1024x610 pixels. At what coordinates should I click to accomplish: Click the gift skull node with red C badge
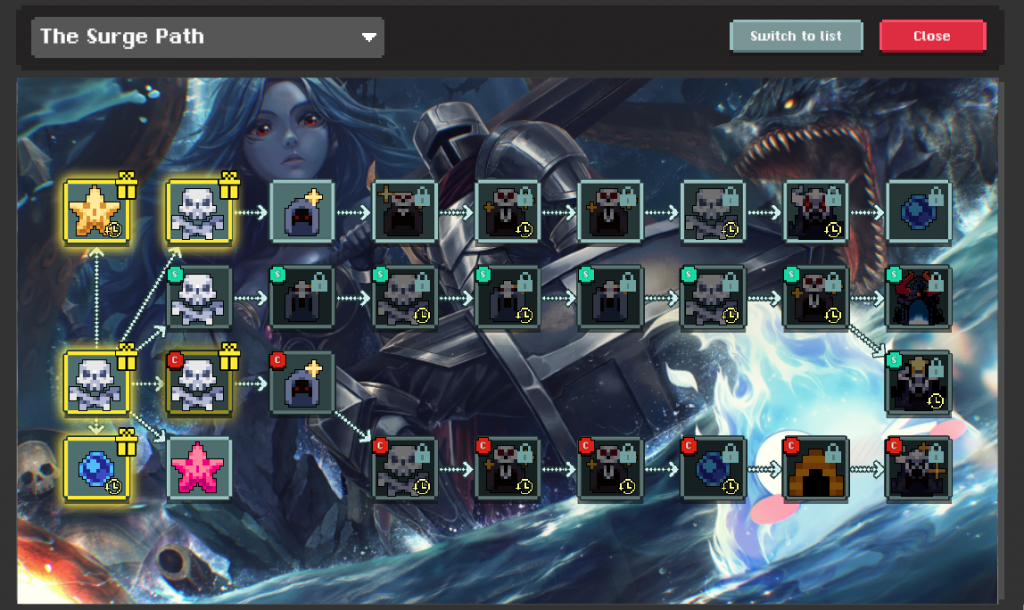point(200,383)
